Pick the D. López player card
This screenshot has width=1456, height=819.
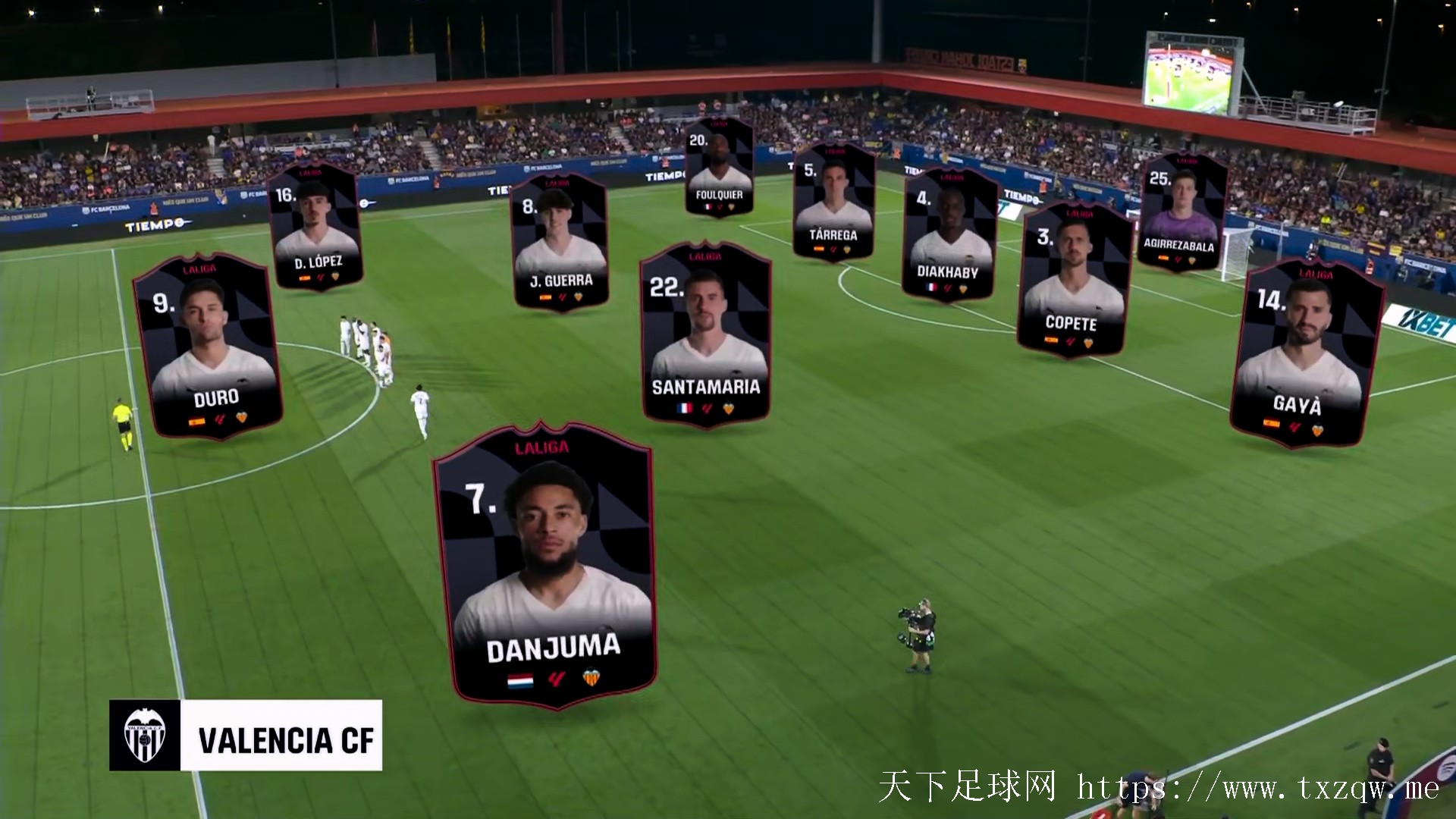click(314, 226)
